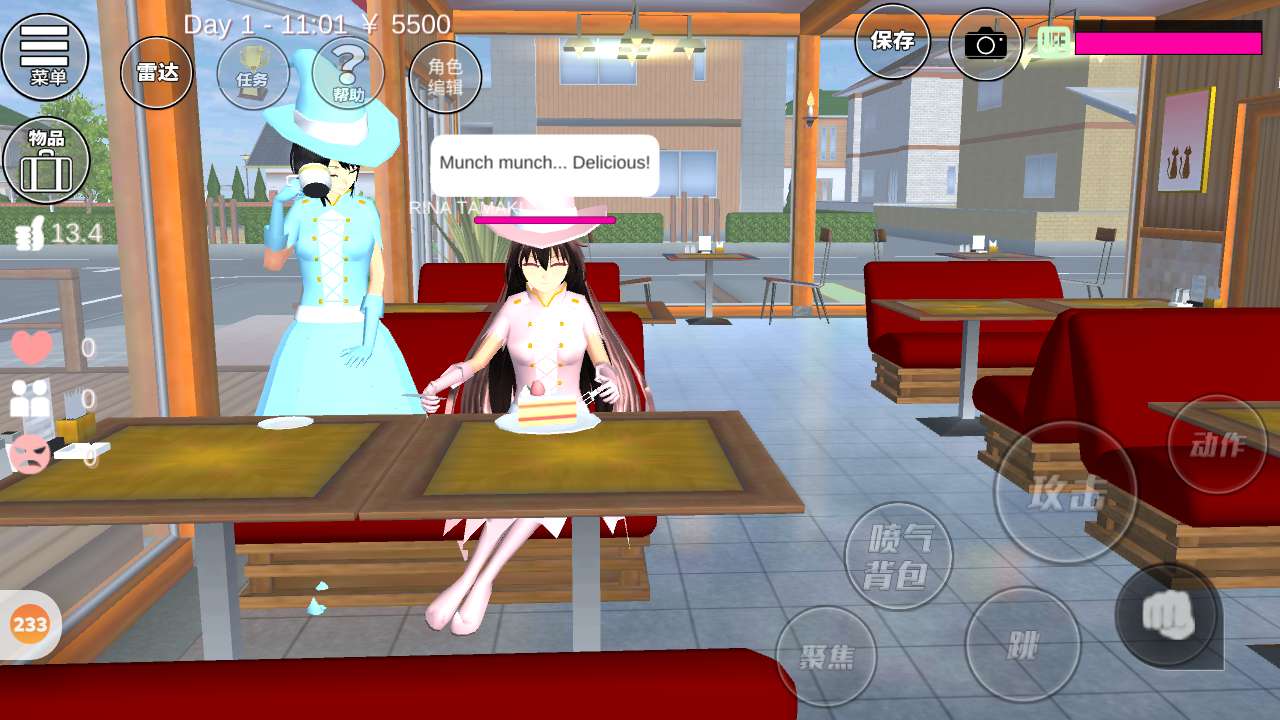Screen dimensions: 1280x720
Task: Open the 菜单 hamburger menu
Action: tap(45, 55)
